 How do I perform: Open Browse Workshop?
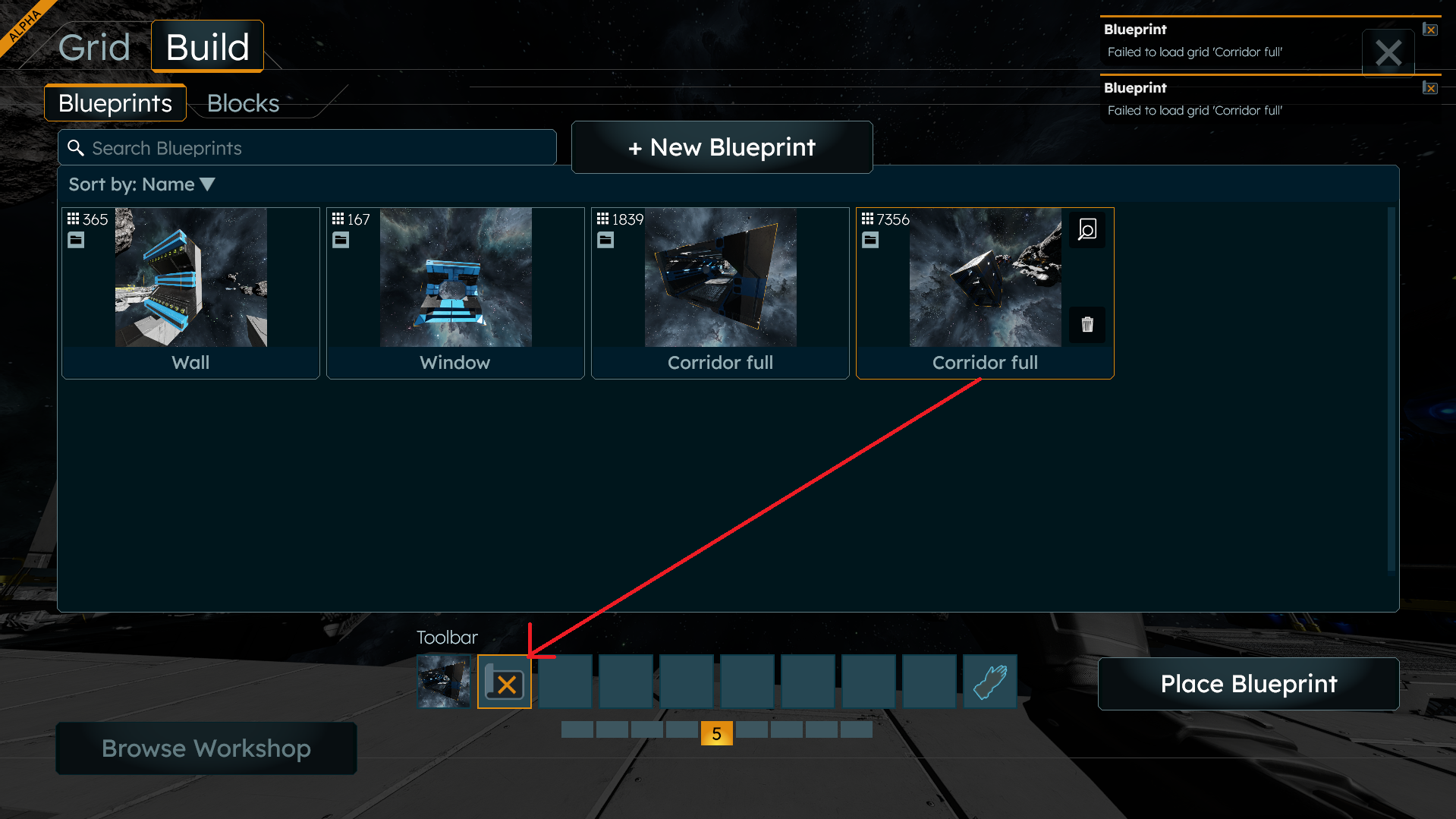(206, 748)
